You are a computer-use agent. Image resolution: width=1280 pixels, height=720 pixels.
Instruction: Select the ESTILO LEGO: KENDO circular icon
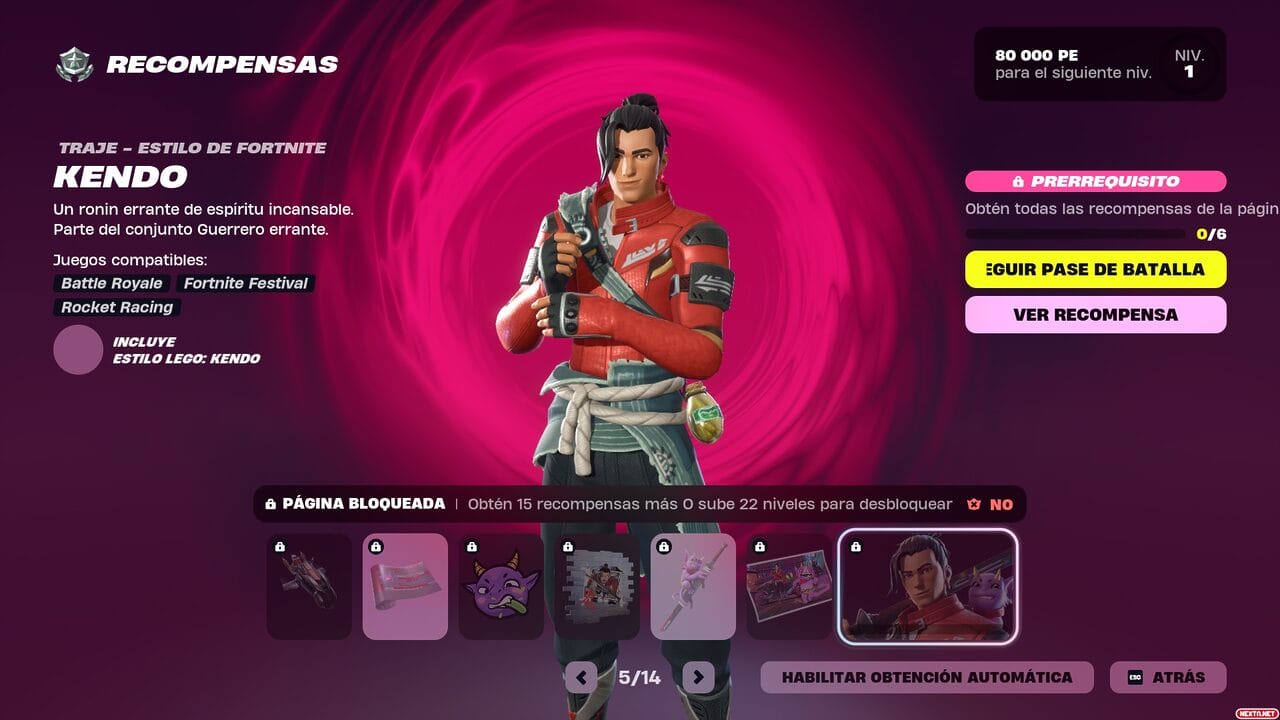click(78, 350)
